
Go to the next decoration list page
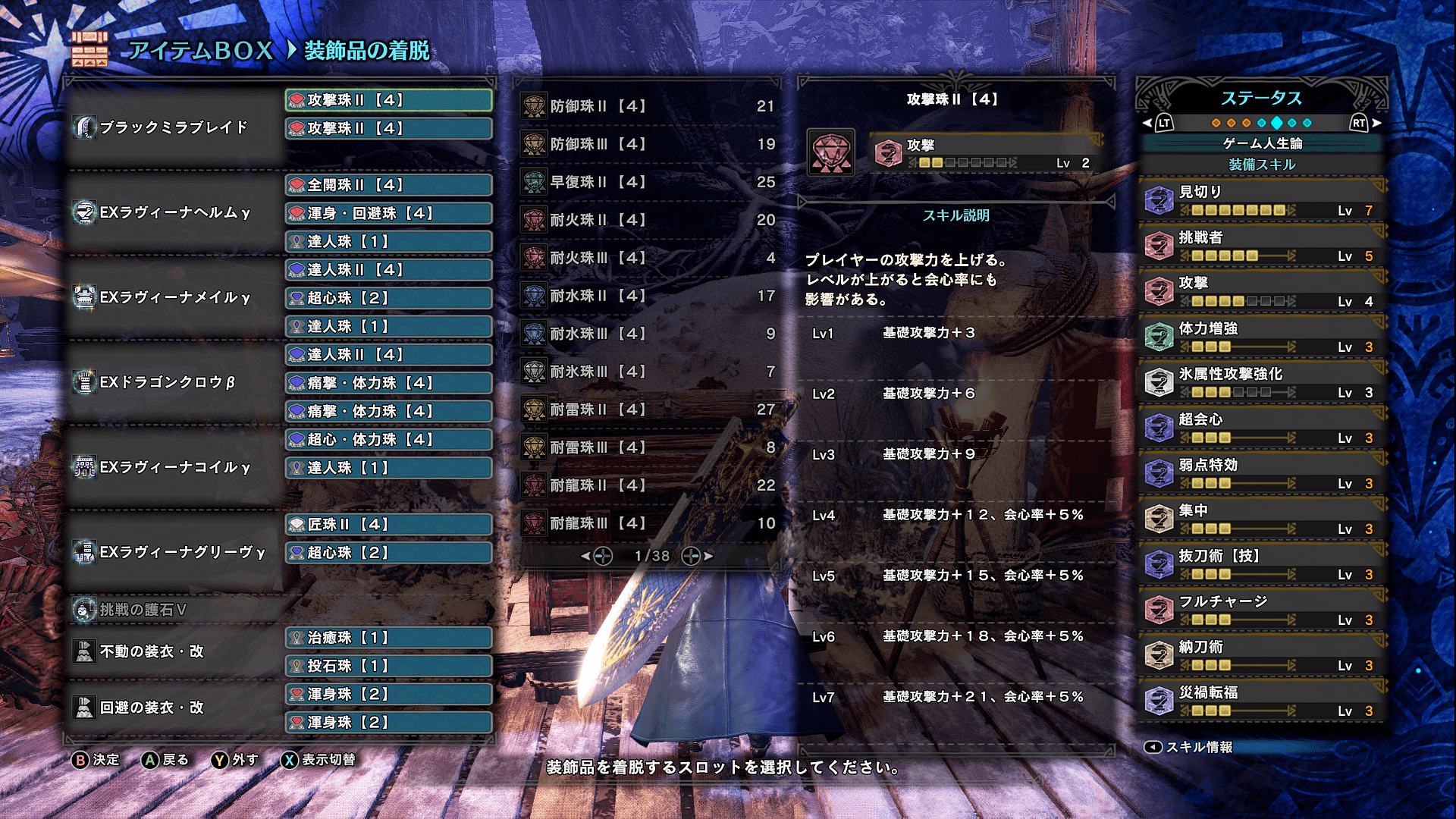tap(696, 556)
